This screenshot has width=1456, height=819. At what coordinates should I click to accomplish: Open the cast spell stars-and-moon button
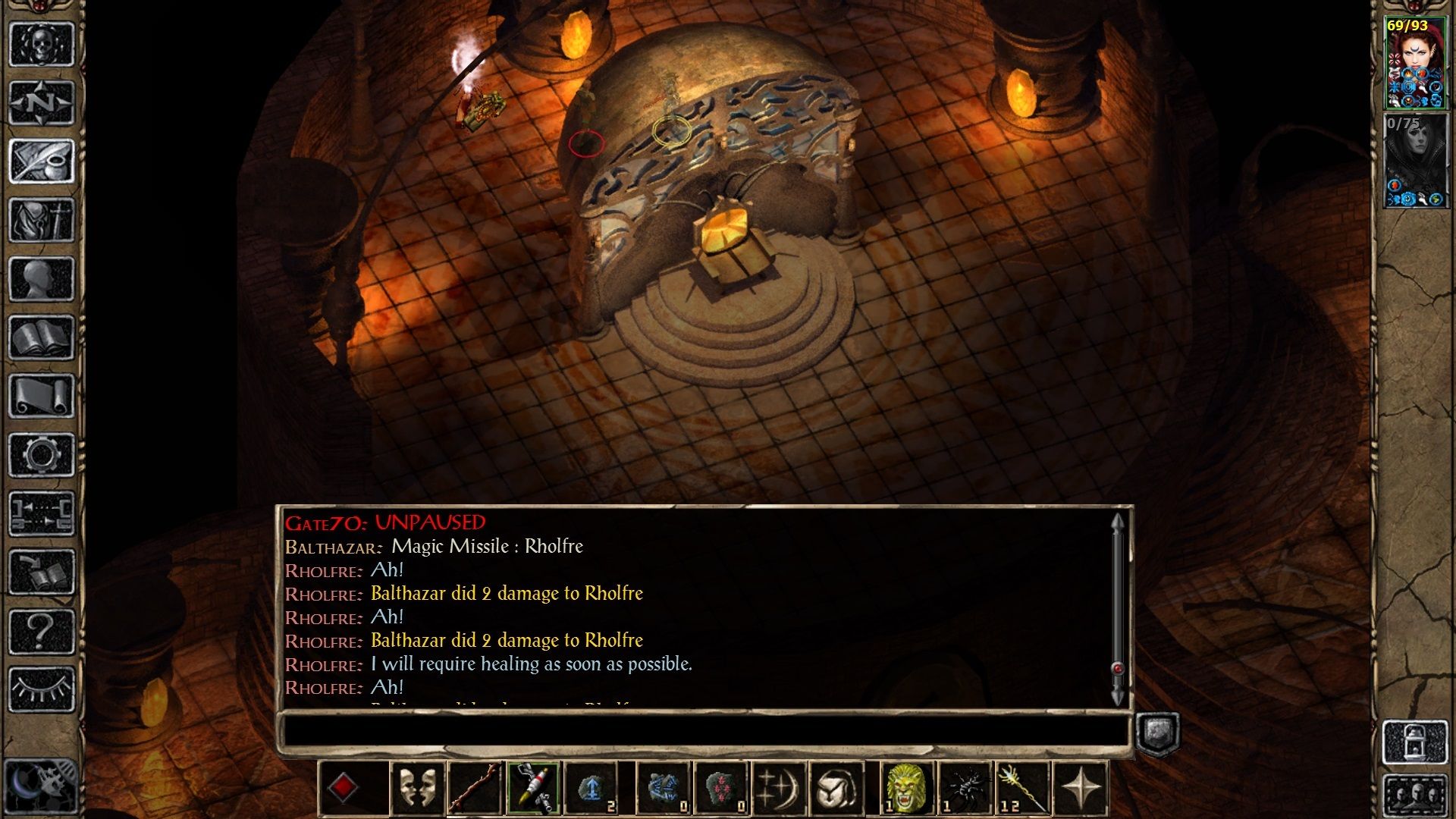(779, 788)
